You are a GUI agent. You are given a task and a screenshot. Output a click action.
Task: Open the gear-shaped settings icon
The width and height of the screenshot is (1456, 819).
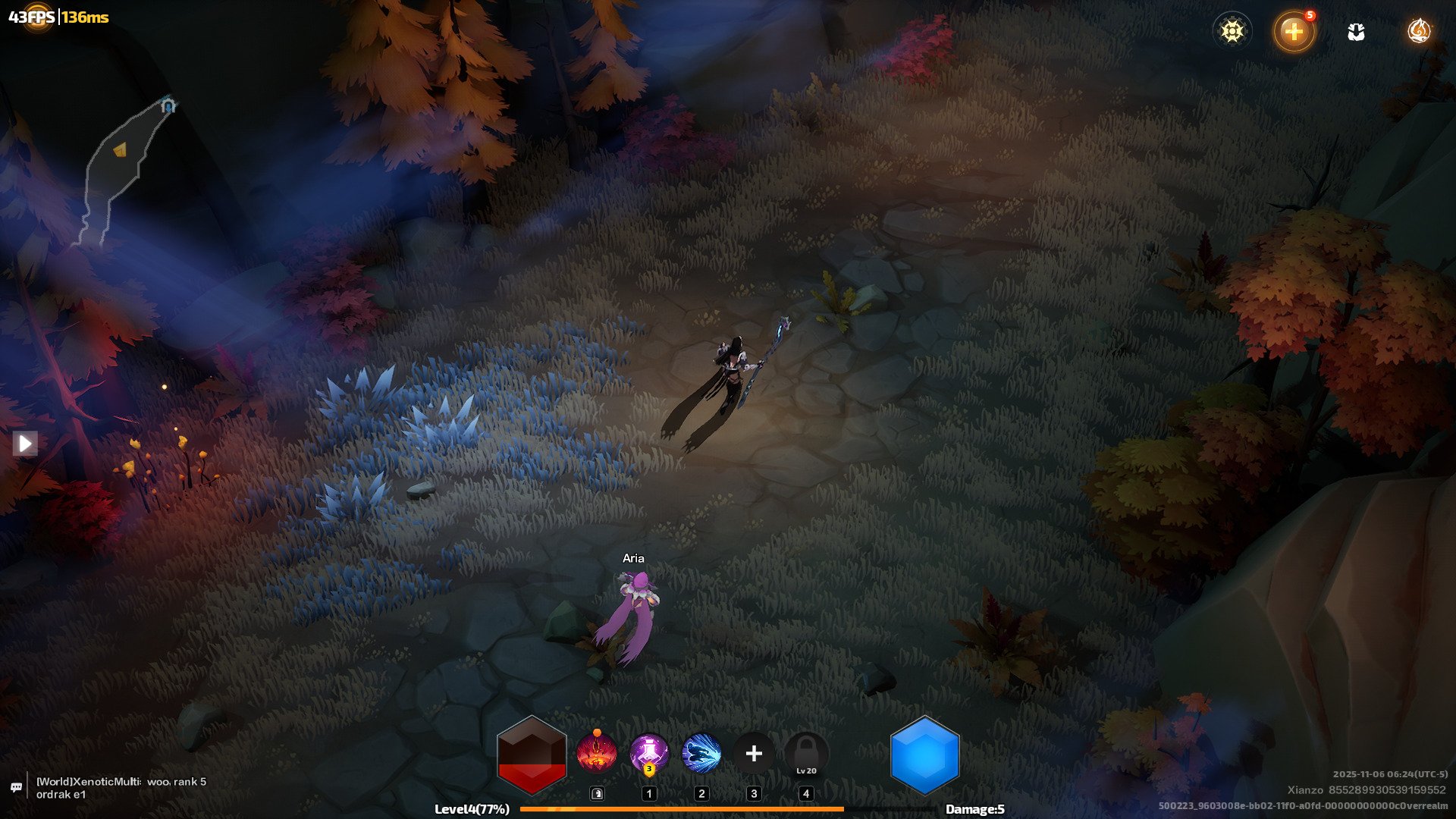point(1232,31)
